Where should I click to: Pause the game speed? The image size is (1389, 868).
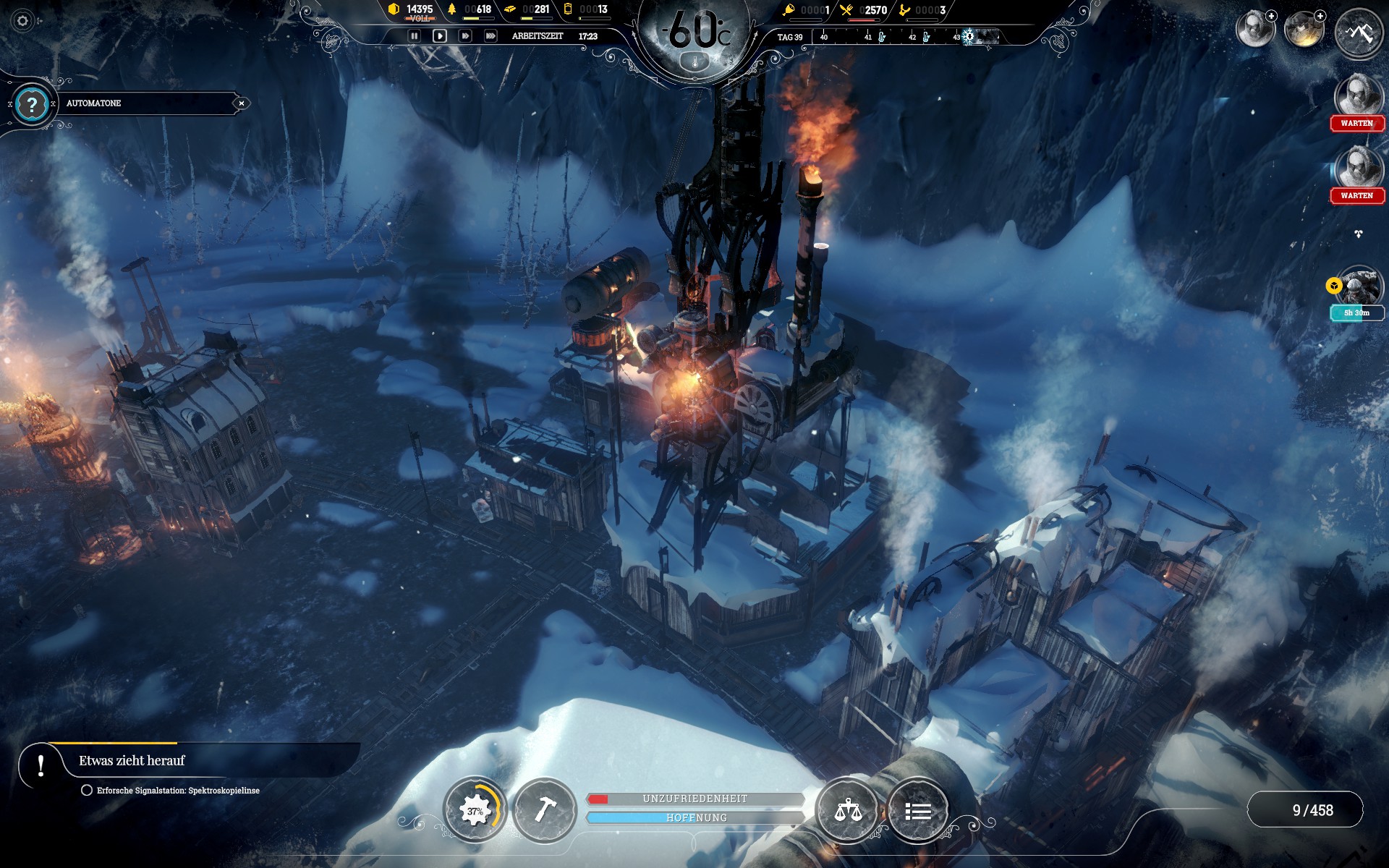tap(414, 35)
